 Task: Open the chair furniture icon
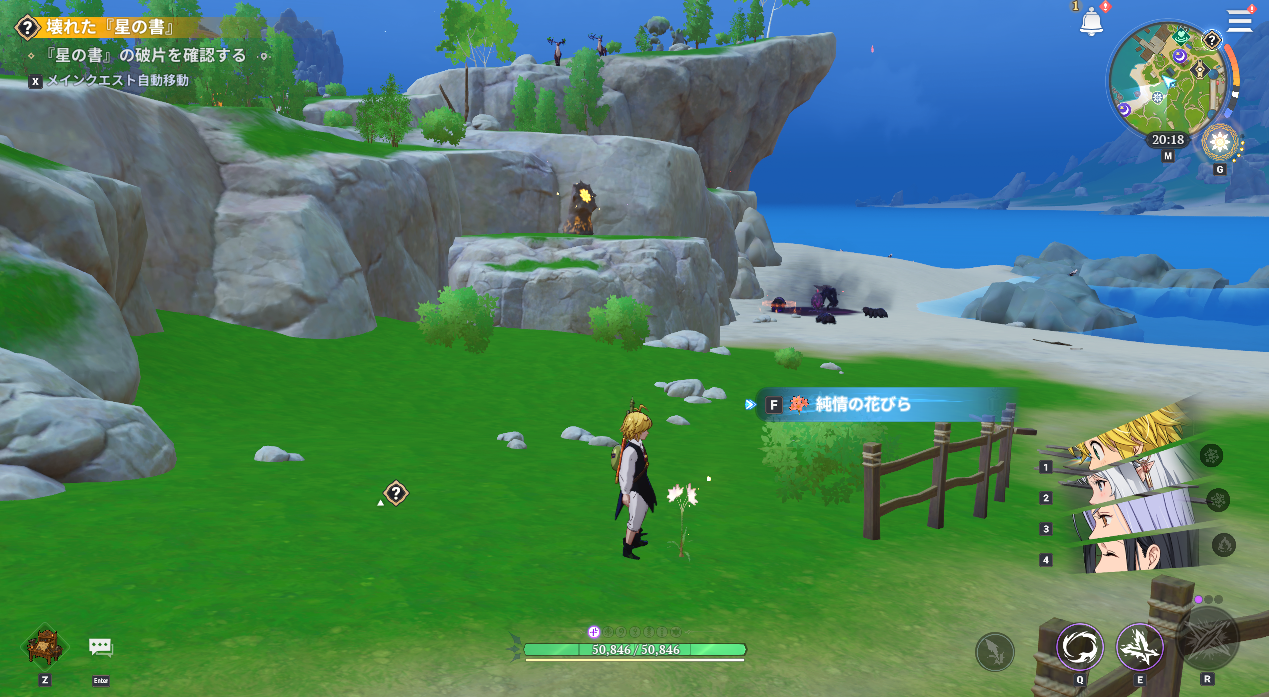tap(45, 647)
